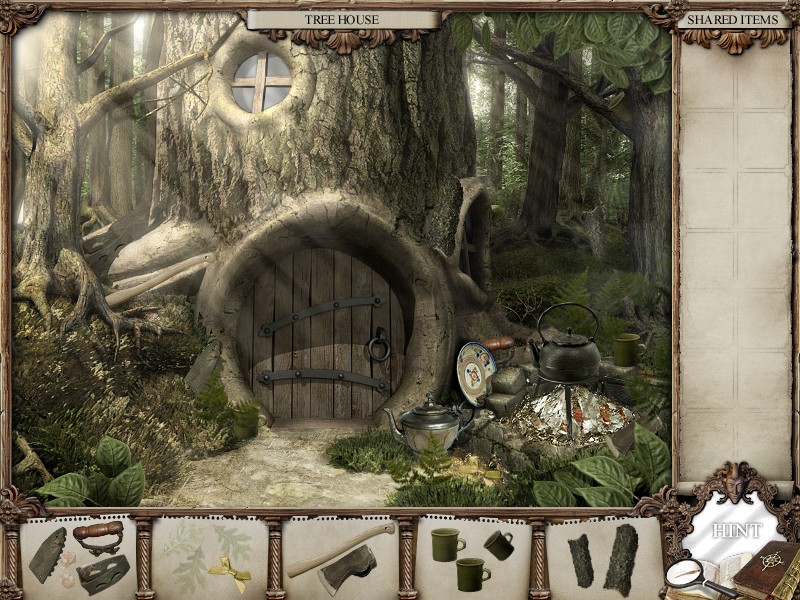The image size is (800, 600).
Task: Select the leaves and yellow bow panel
Action: (209, 557)
